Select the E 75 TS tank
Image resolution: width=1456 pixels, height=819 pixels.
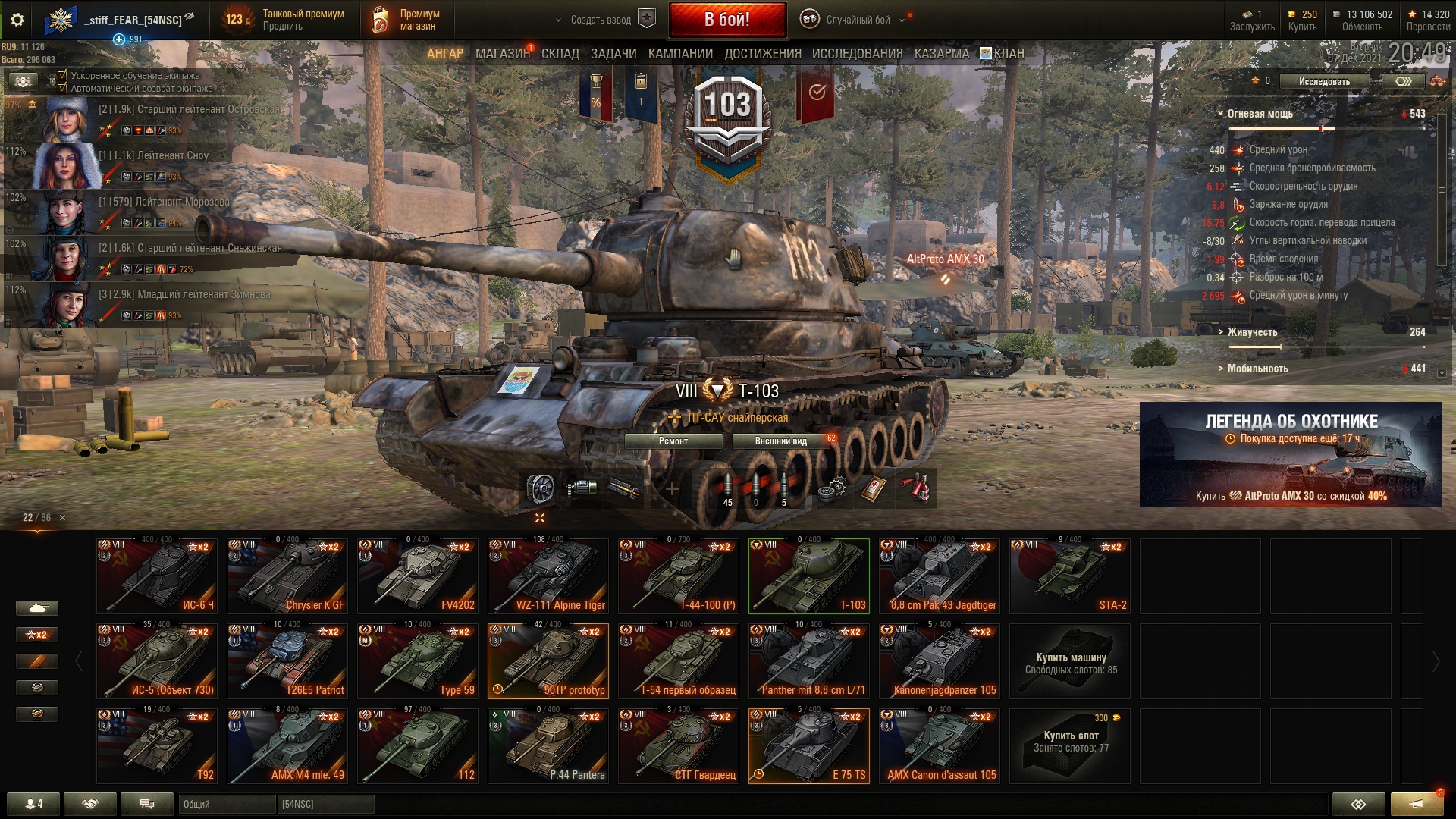coord(809,746)
